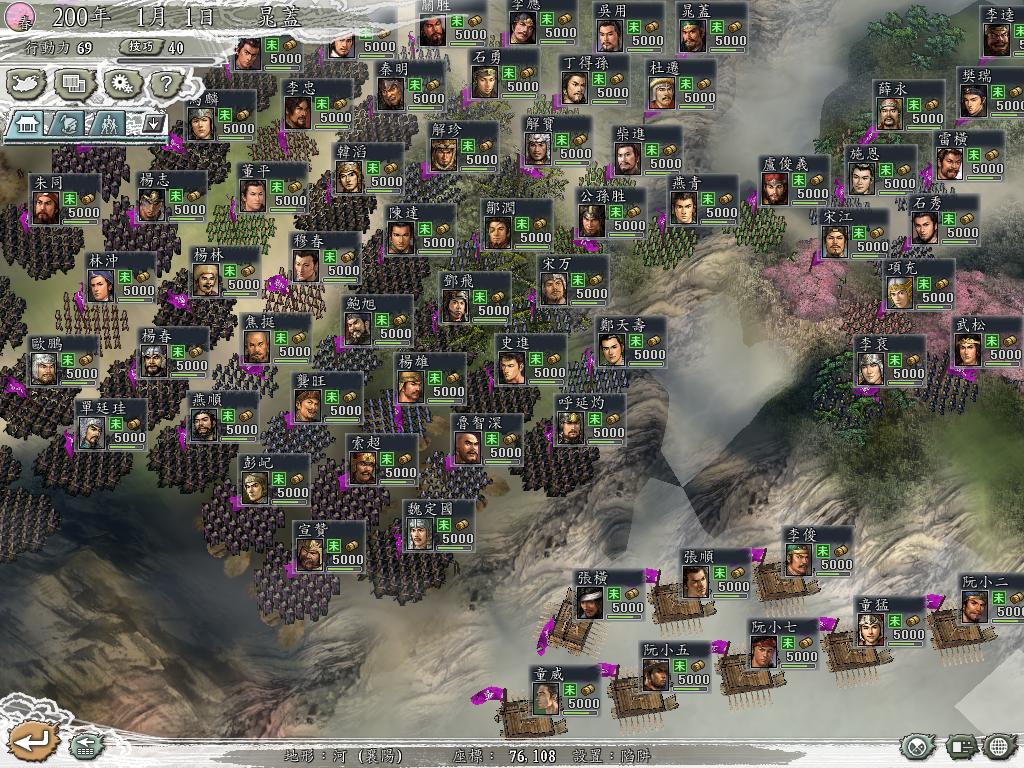Open the gear settings menu
This screenshot has width=1024, height=768.
pyautogui.click(x=121, y=83)
